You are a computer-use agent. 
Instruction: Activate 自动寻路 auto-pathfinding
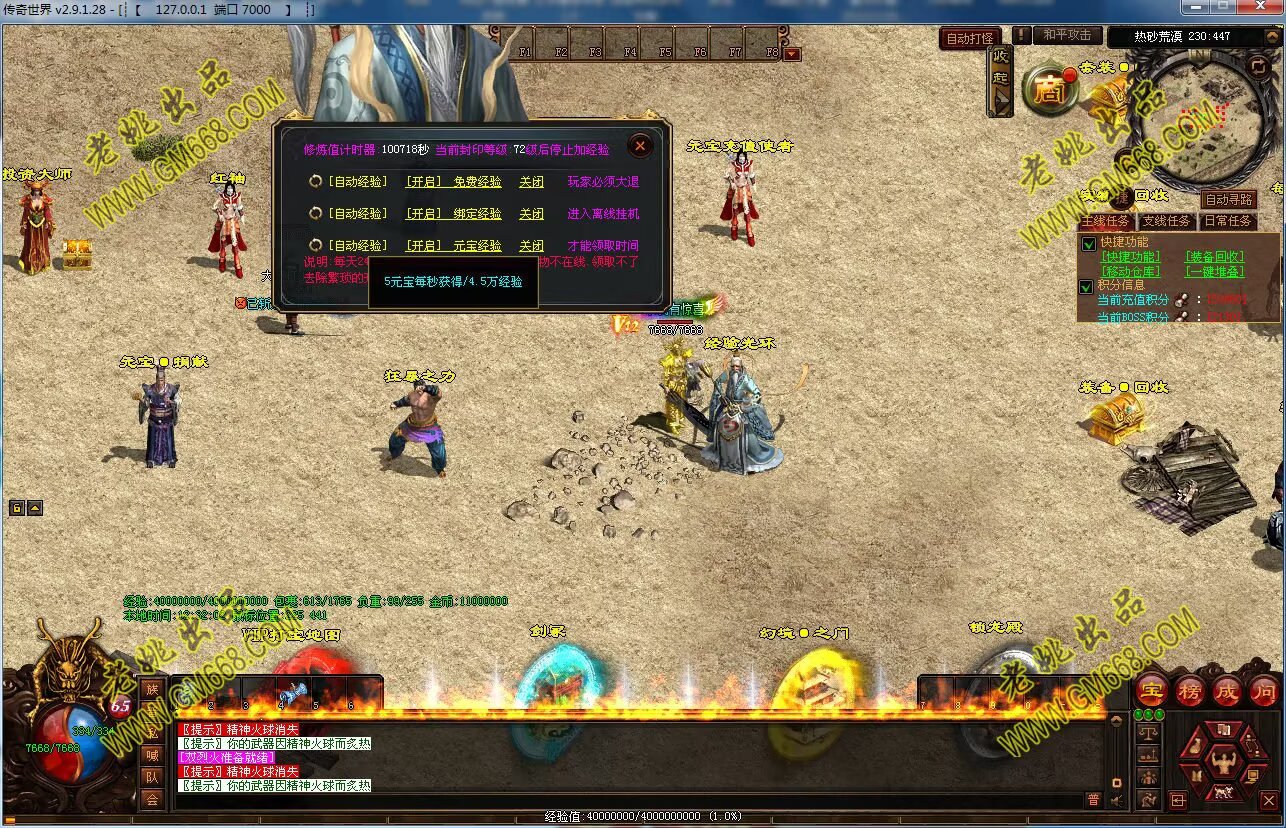pyautogui.click(x=1228, y=200)
